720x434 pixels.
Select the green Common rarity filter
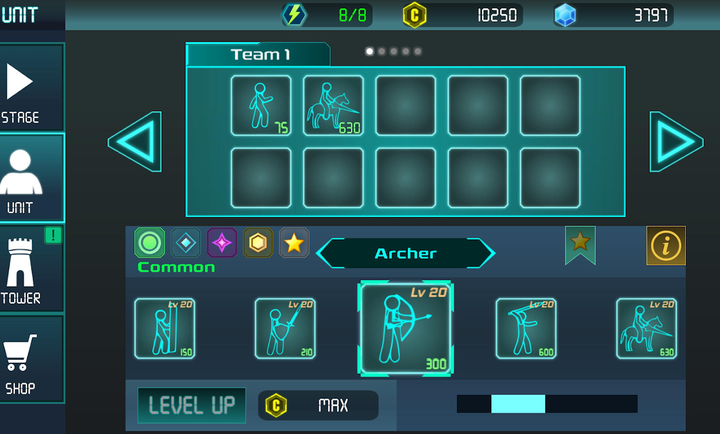[x=150, y=242]
